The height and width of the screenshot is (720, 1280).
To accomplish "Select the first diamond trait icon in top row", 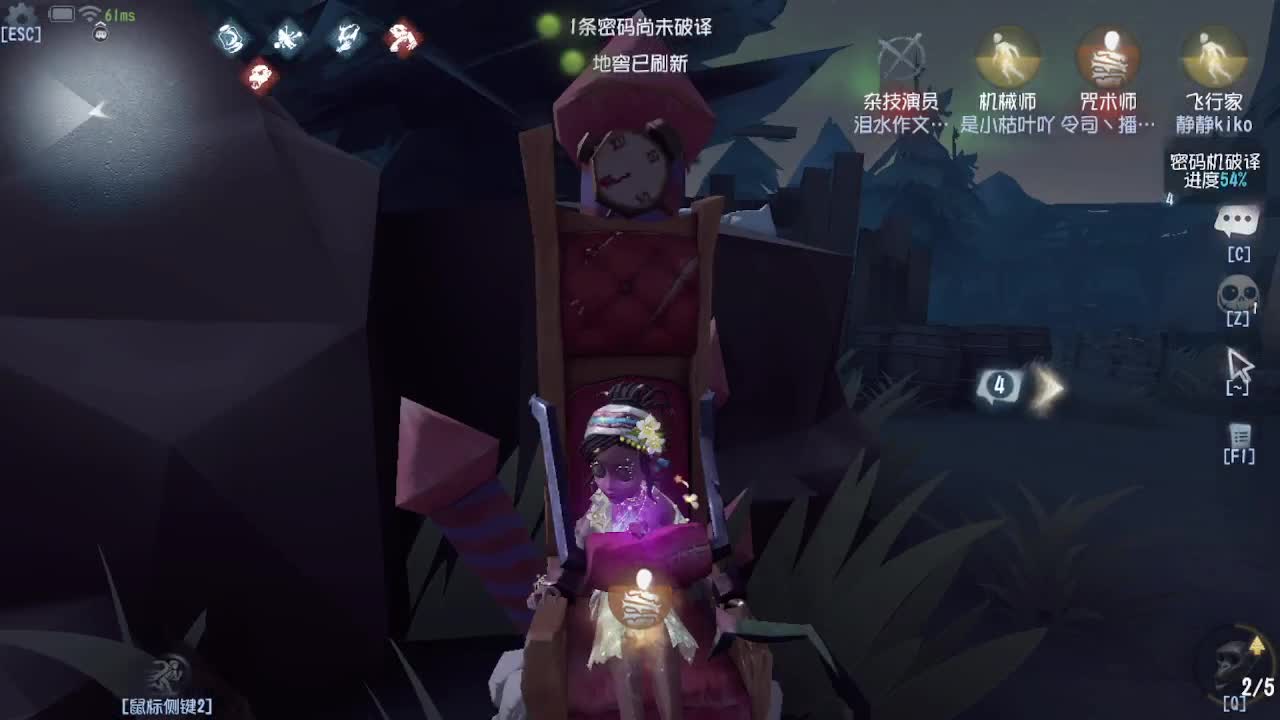I will pyautogui.click(x=232, y=40).
